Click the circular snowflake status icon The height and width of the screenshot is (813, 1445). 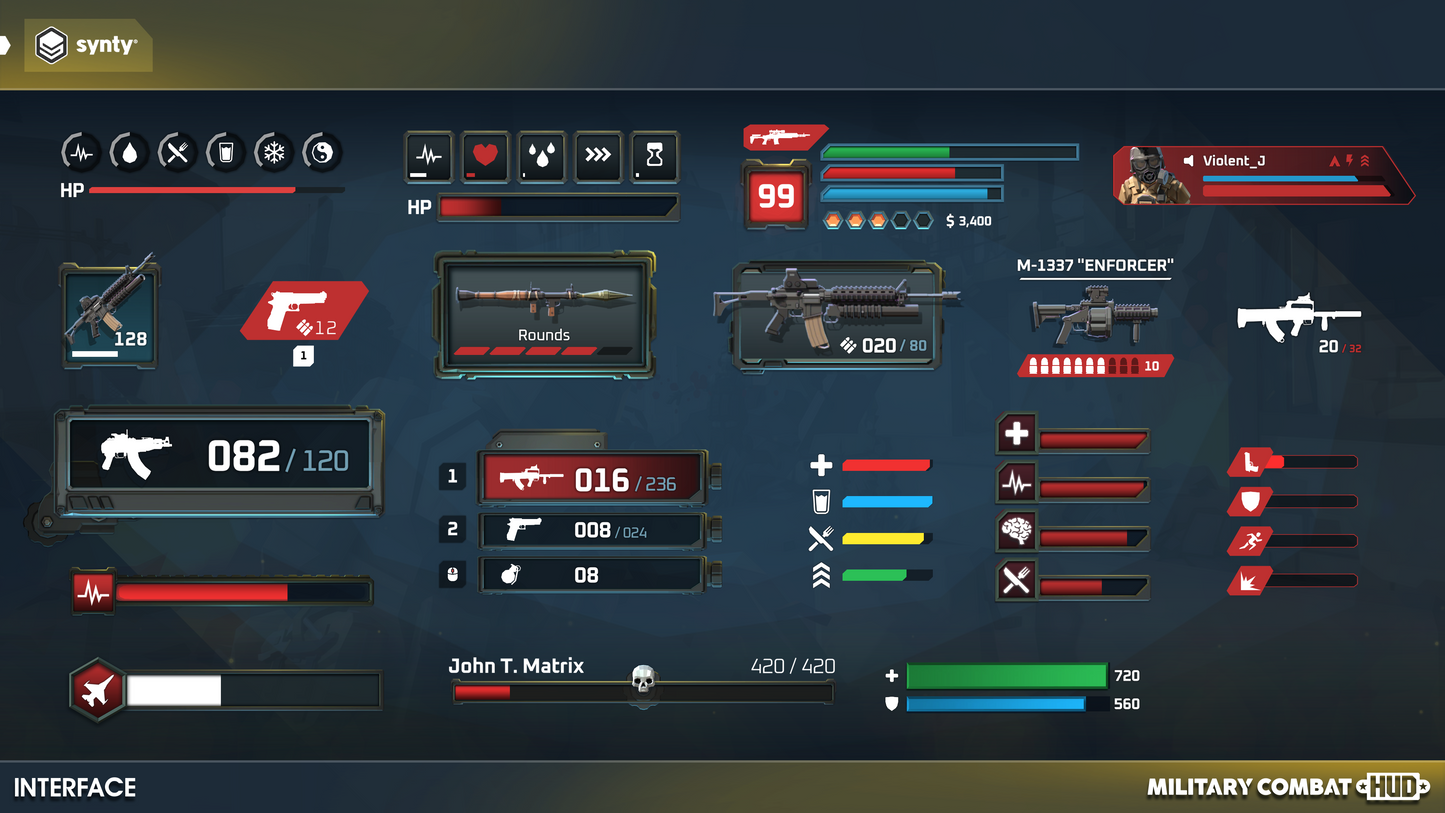tap(273, 153)
